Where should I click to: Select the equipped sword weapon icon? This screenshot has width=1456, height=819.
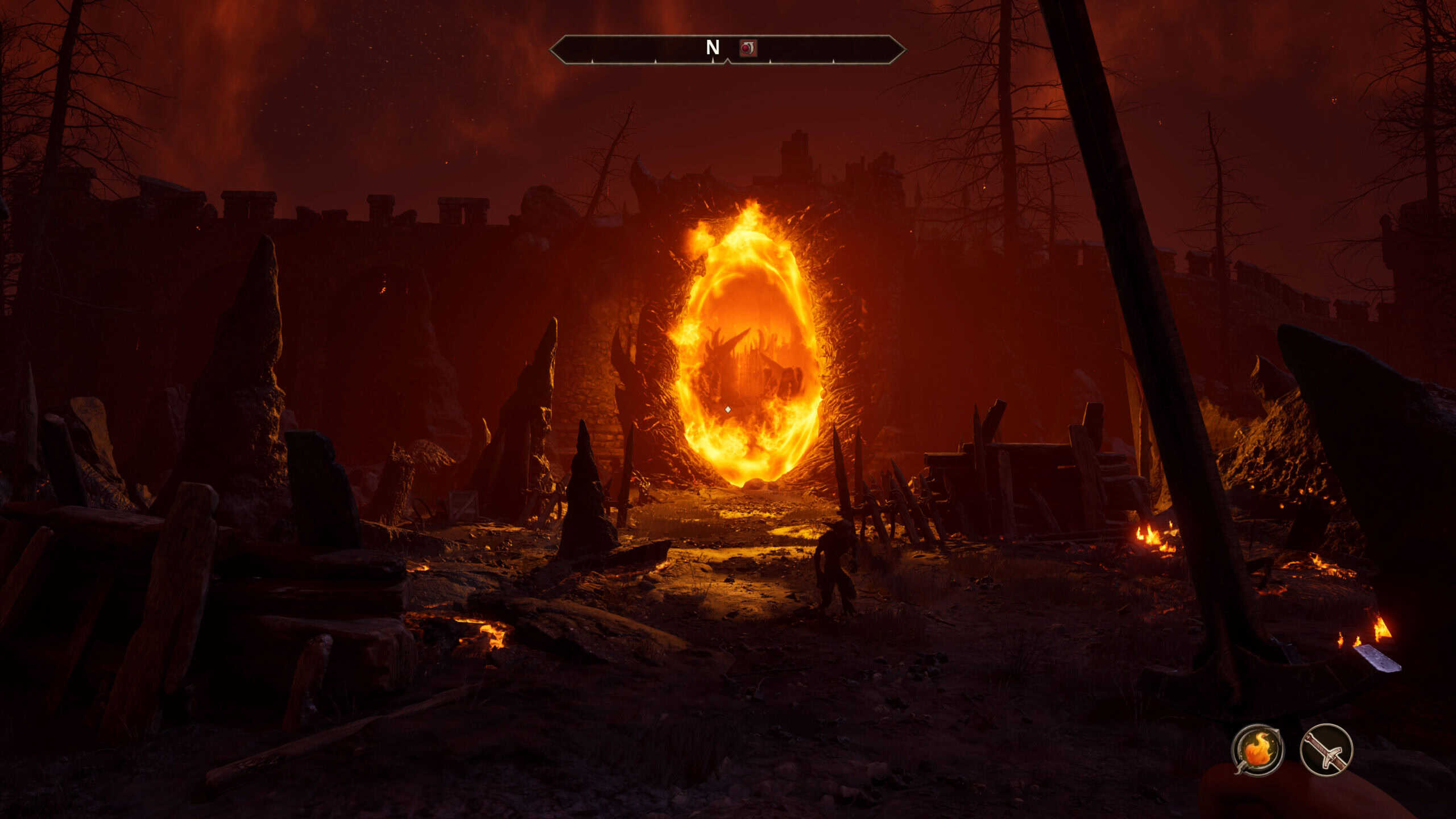pos(1326,750)
